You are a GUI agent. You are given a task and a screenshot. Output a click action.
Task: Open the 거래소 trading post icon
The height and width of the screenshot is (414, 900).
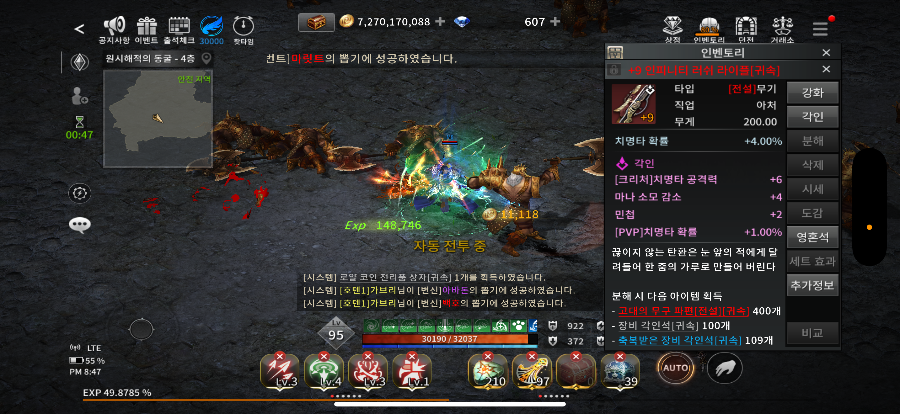point(782,27)
